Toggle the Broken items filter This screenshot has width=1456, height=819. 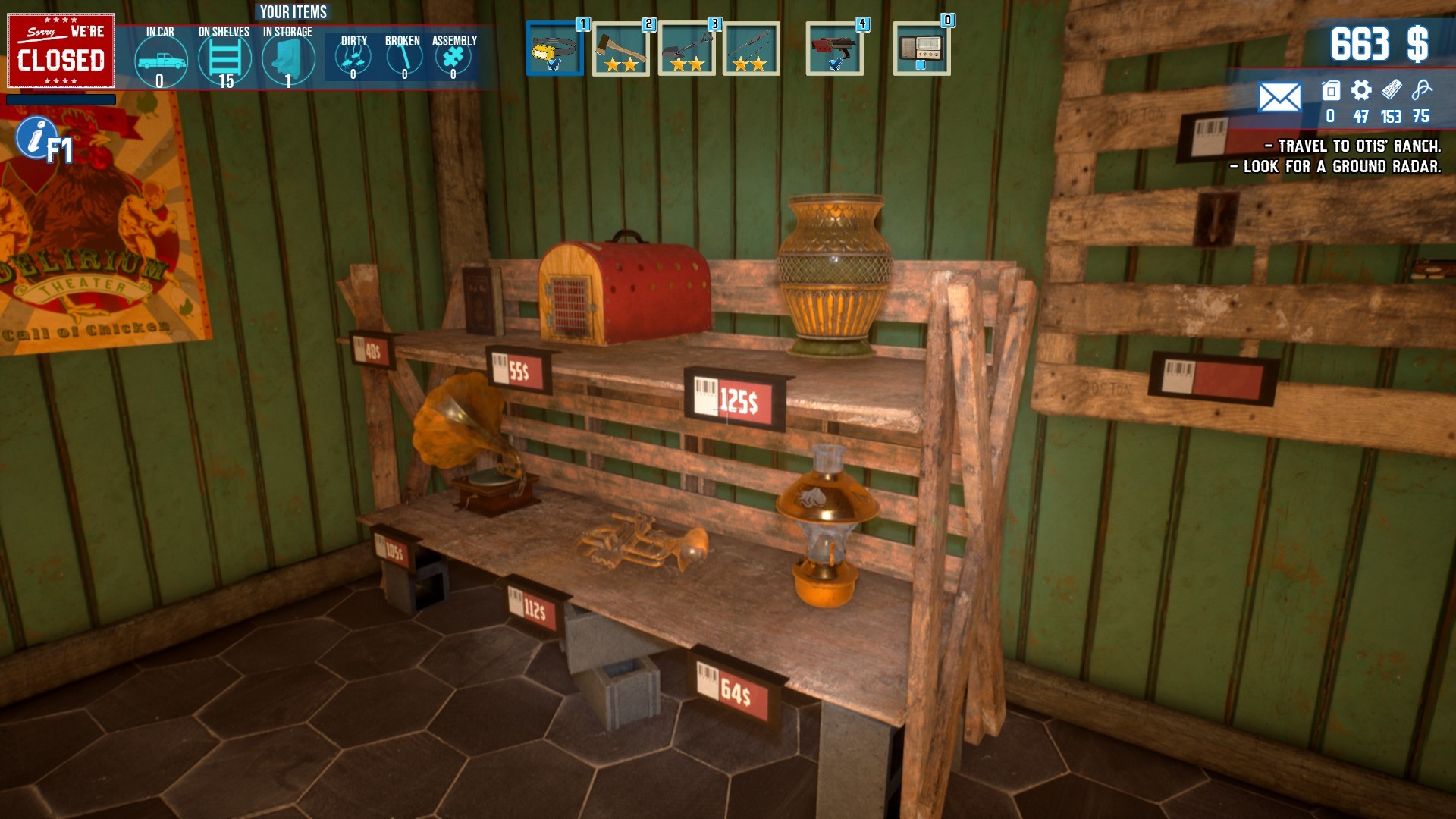point(402,61)
